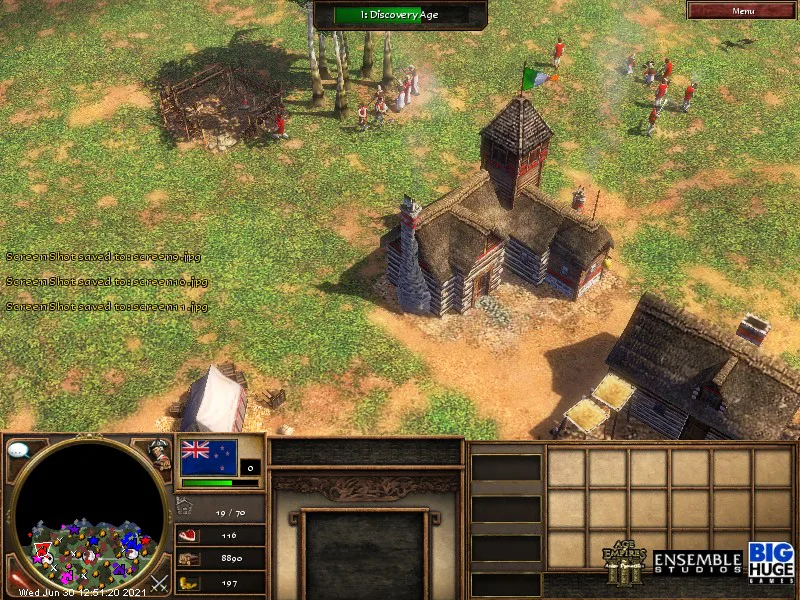The height and width of the screenshot is (600, 800).
Task: Click the gold coin resource icon
Action: (187, 582)
